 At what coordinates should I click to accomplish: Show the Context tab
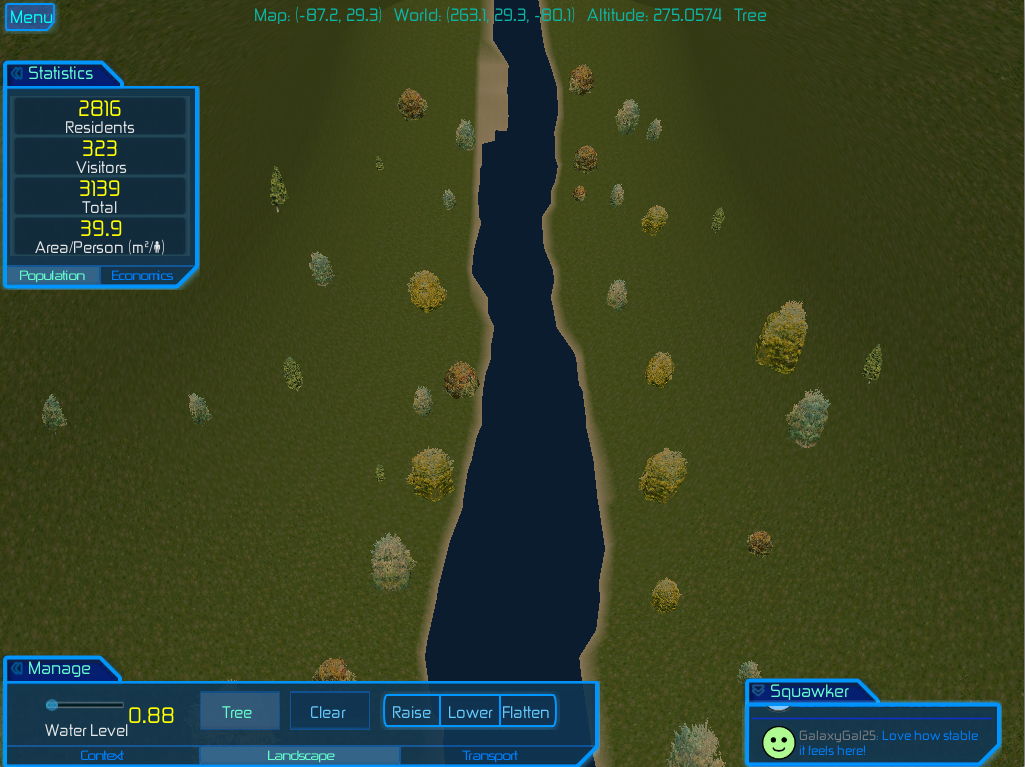coord(102,756)
